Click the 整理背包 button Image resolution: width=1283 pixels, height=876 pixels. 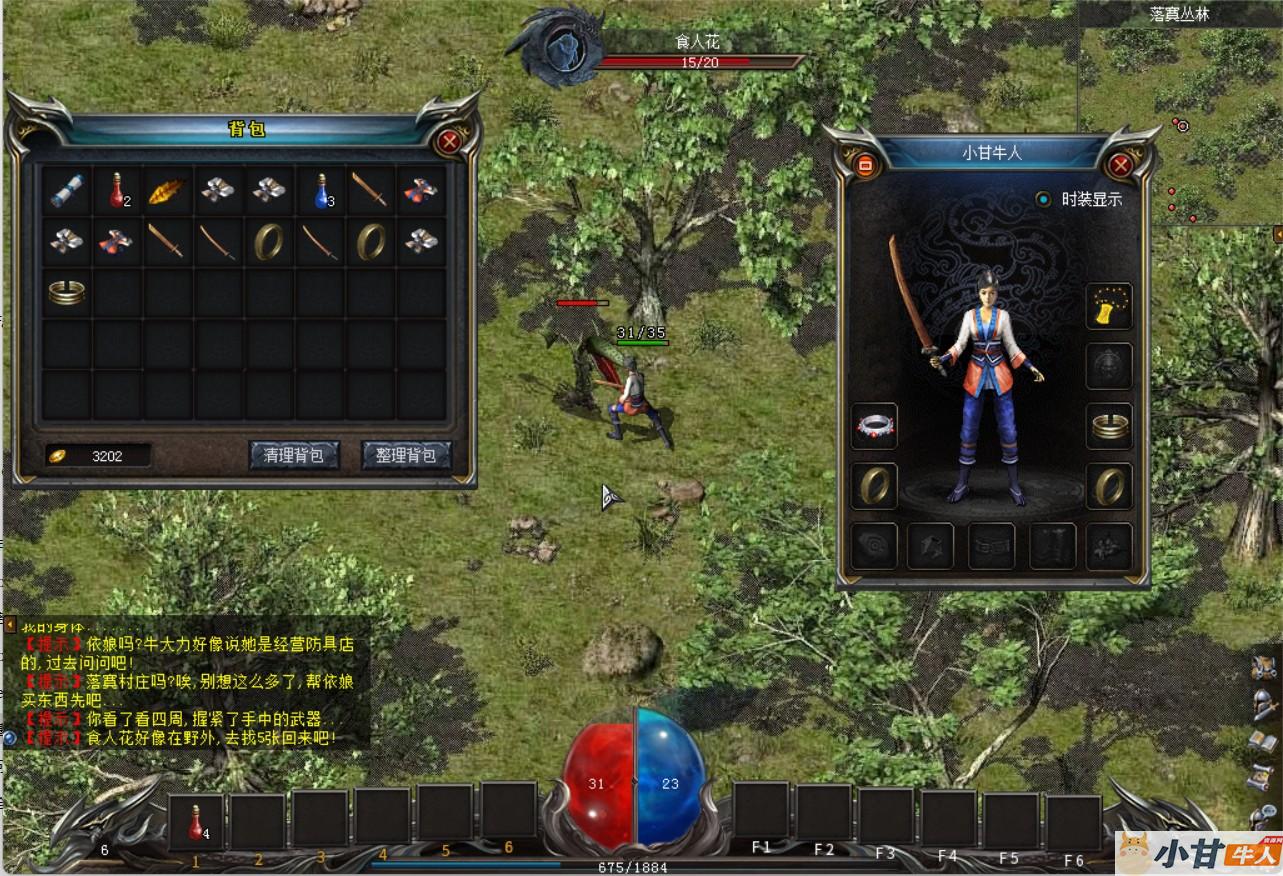(x=406, y=455)
